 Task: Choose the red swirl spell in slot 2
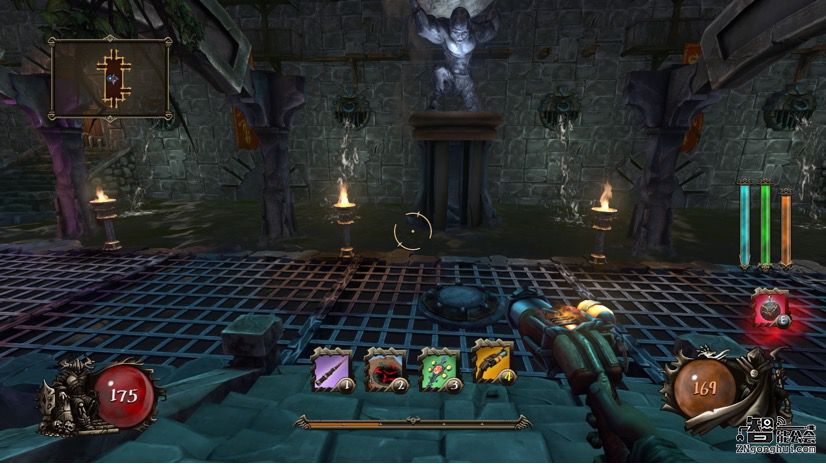pos(385,368)
